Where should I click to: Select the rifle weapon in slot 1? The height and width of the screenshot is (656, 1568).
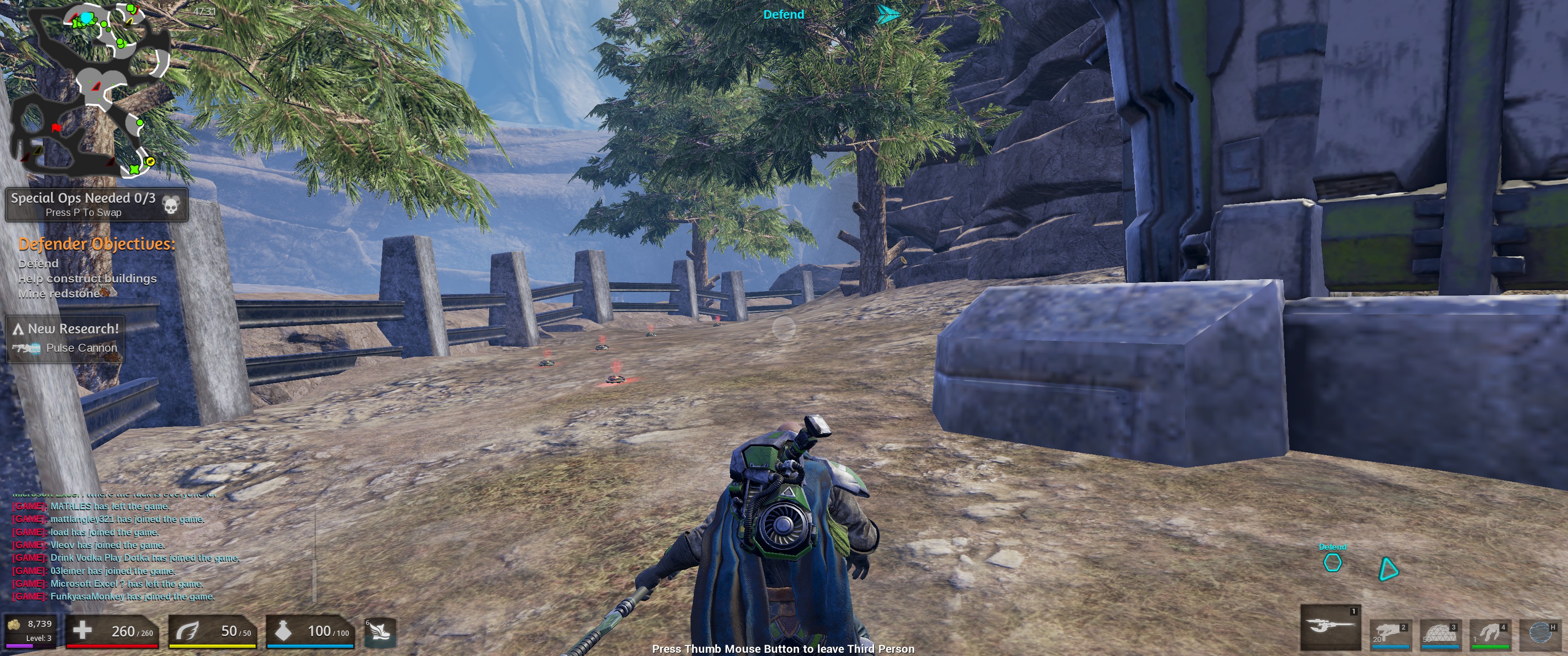(x=1330, y=627)
